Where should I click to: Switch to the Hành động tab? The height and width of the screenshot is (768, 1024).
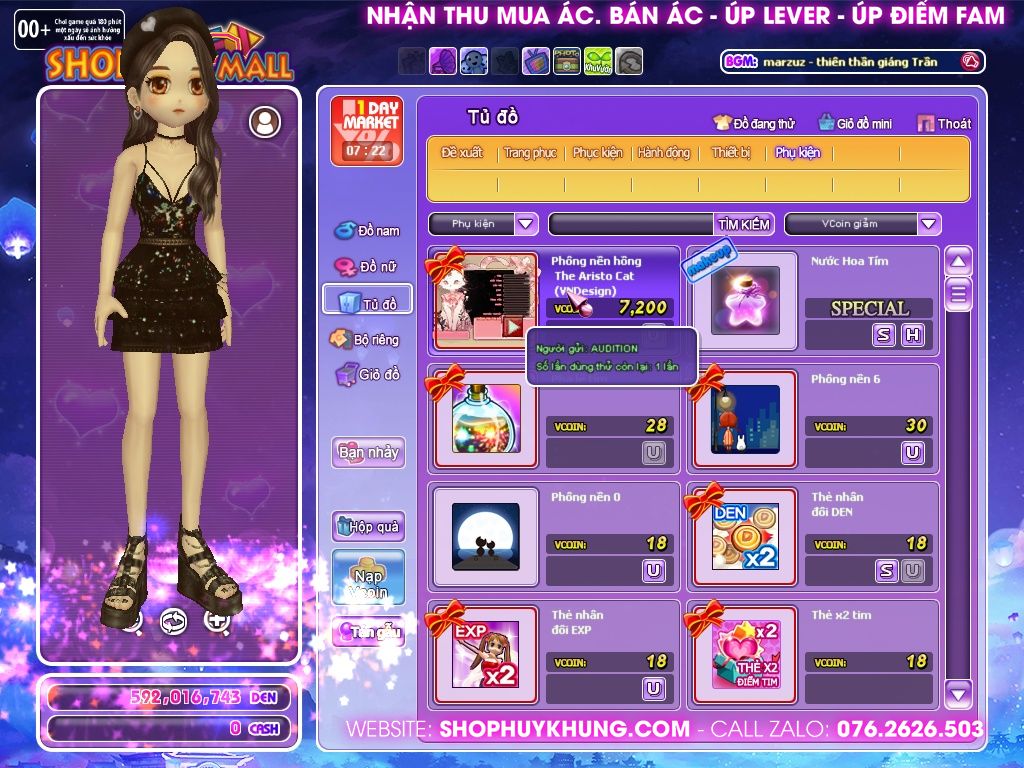coord(664,153)
